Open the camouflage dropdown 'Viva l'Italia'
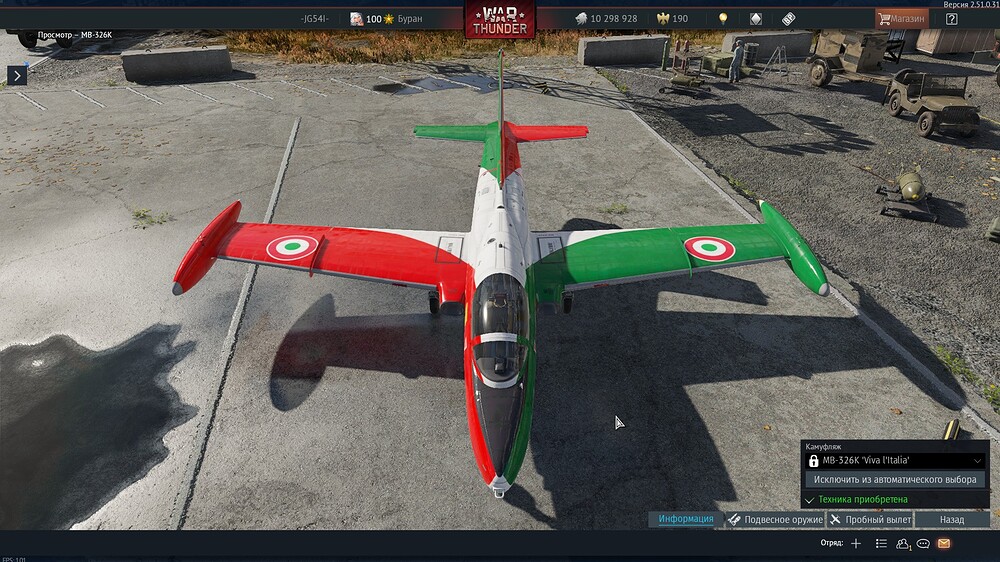 tap(897, 461)
